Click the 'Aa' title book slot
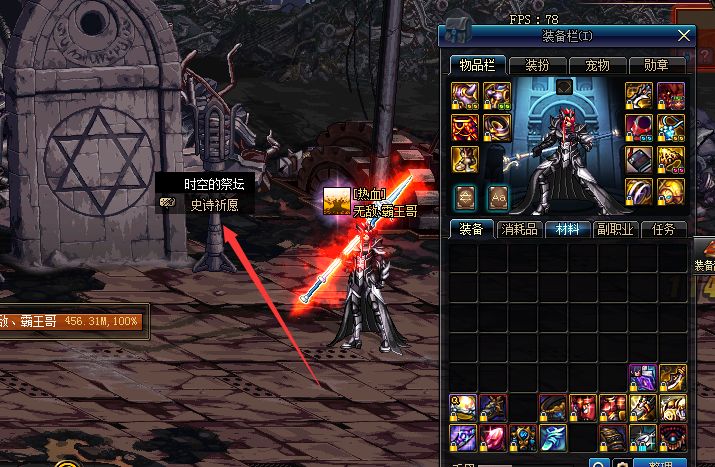The image size is (715, 467). (x=497, y=196)
